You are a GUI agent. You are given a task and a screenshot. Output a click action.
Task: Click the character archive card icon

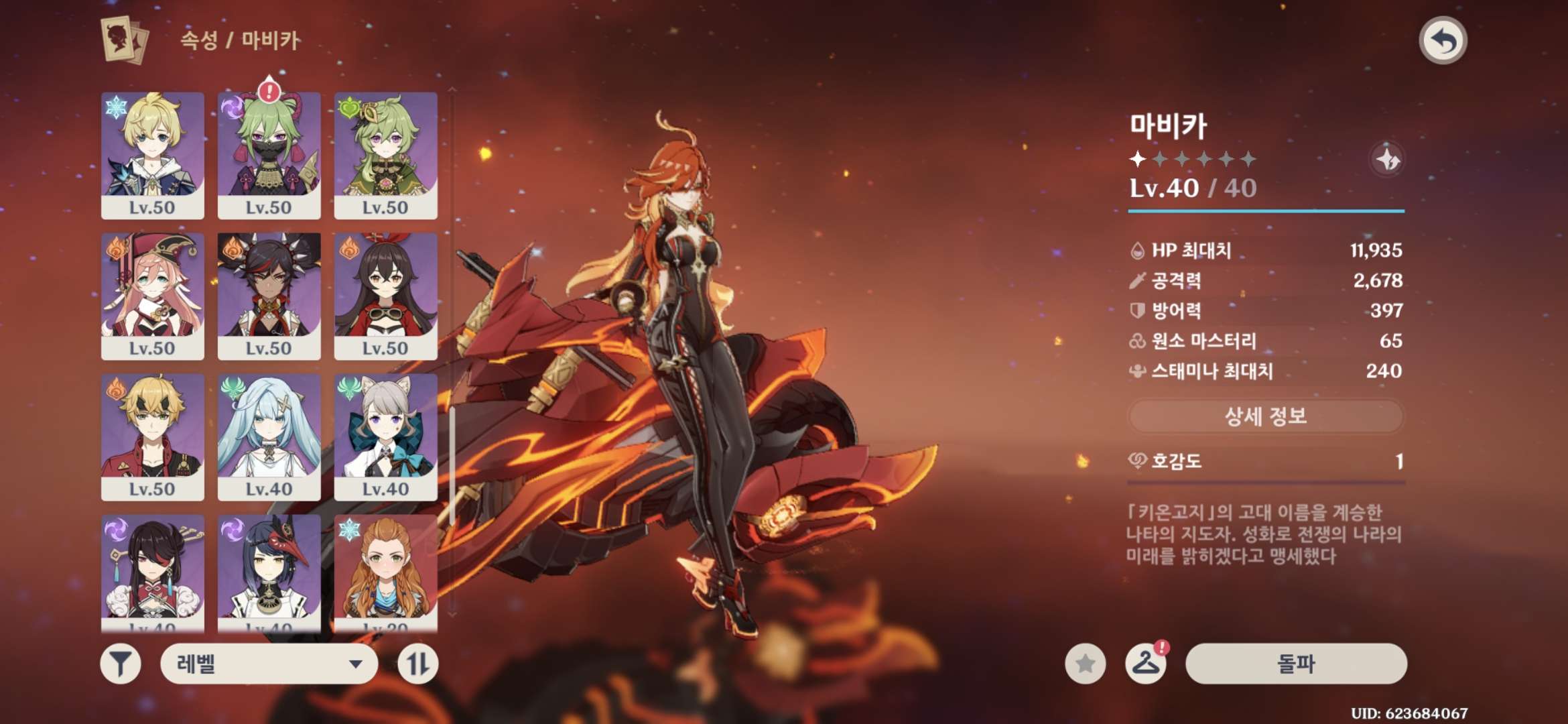[x=124, y=40]
